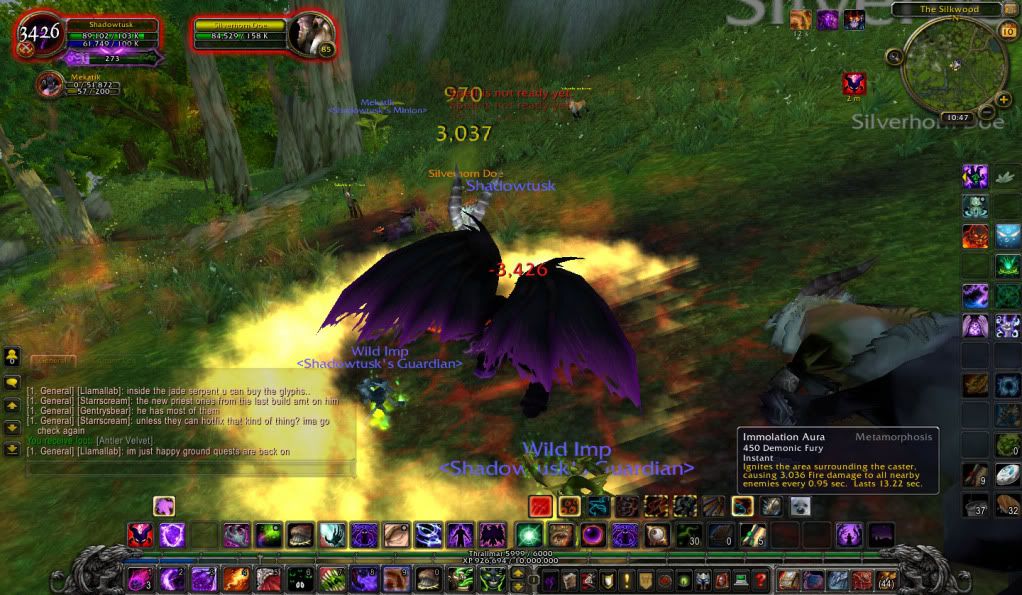Open the backpack showing 44 free slots
Viewport: 1022px width, 595px height.
tap(886, 579)
